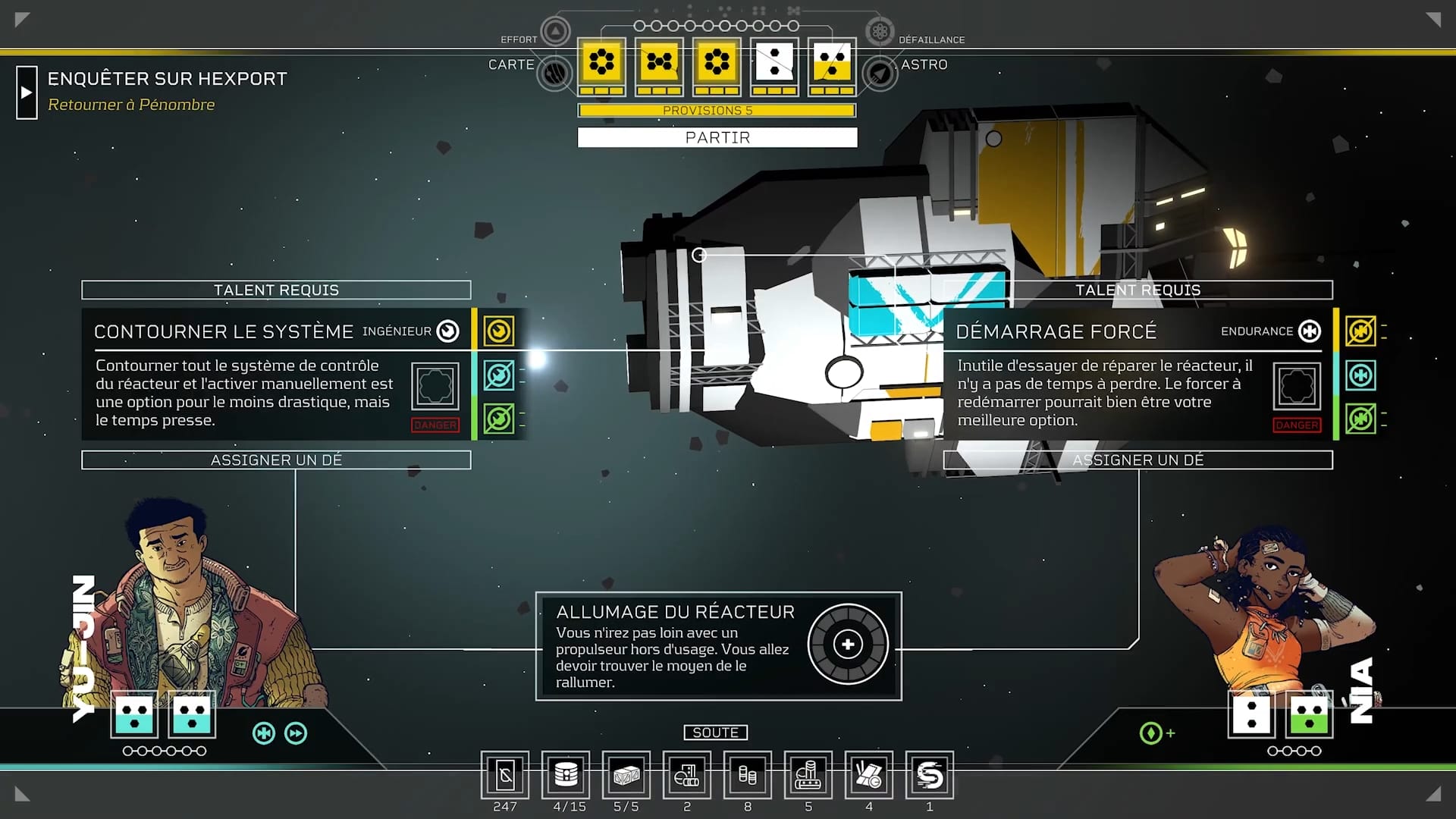
Task: Open the CARTE map icon
Action: (x=555, y=74)
